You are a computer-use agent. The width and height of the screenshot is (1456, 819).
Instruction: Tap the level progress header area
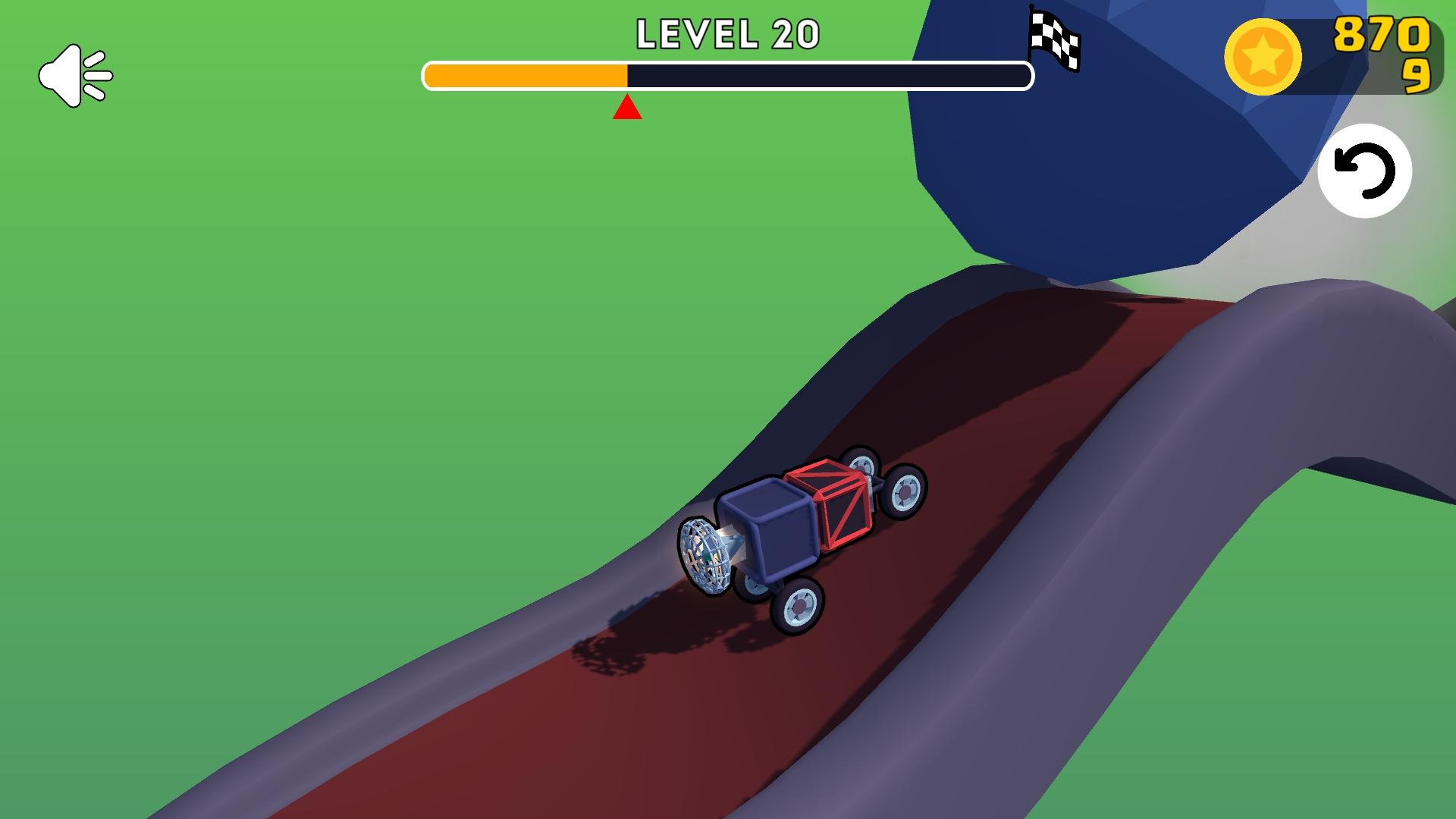[x=728, y=53]
